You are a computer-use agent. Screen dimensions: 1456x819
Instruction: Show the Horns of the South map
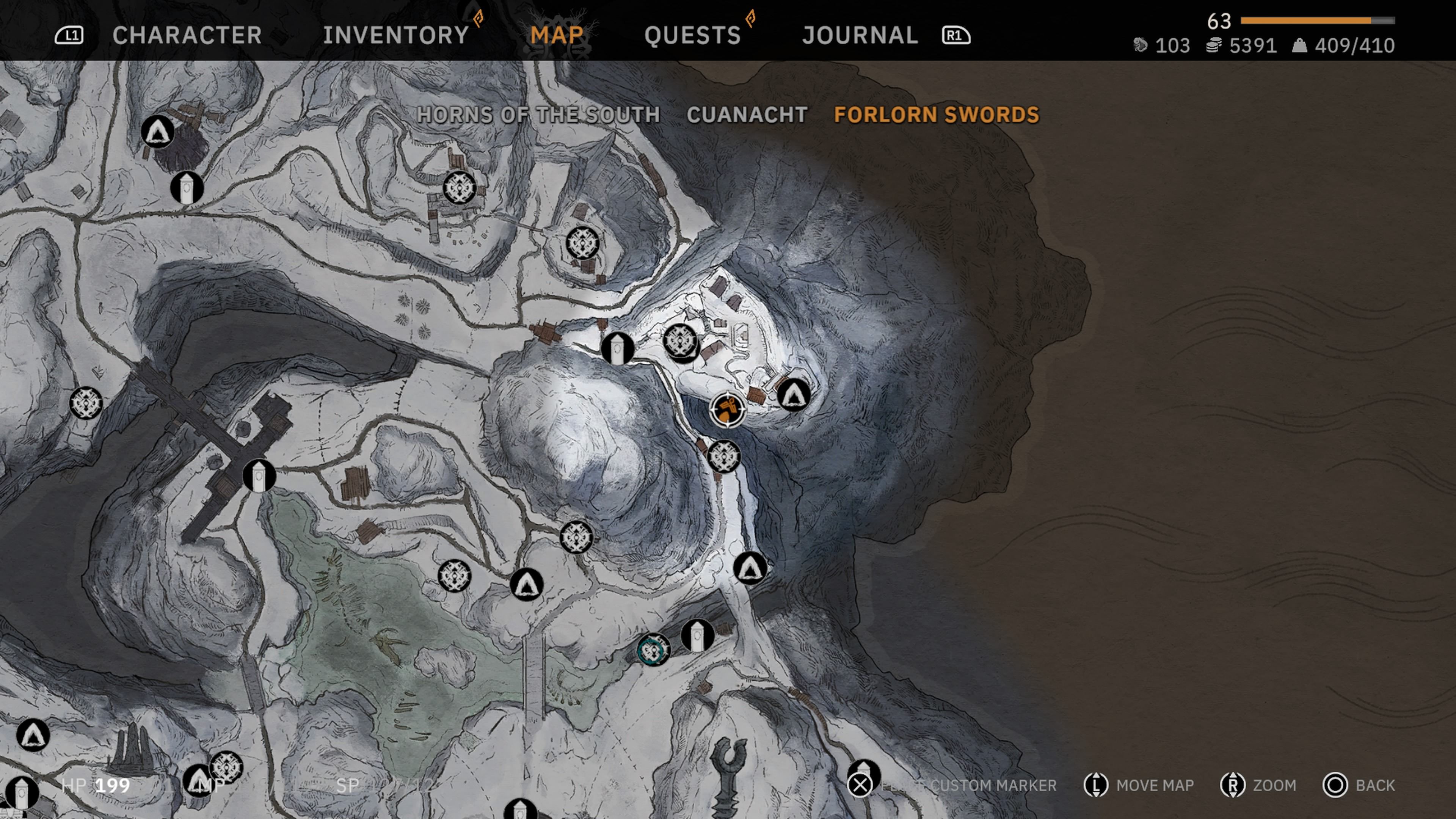[538, 115]
